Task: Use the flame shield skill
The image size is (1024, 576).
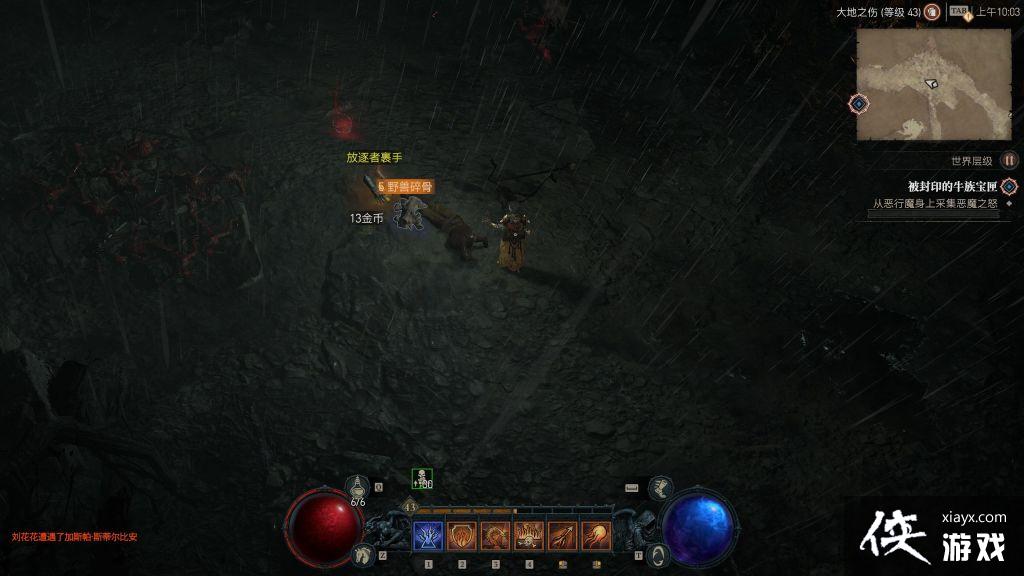Action: [462, 537]
